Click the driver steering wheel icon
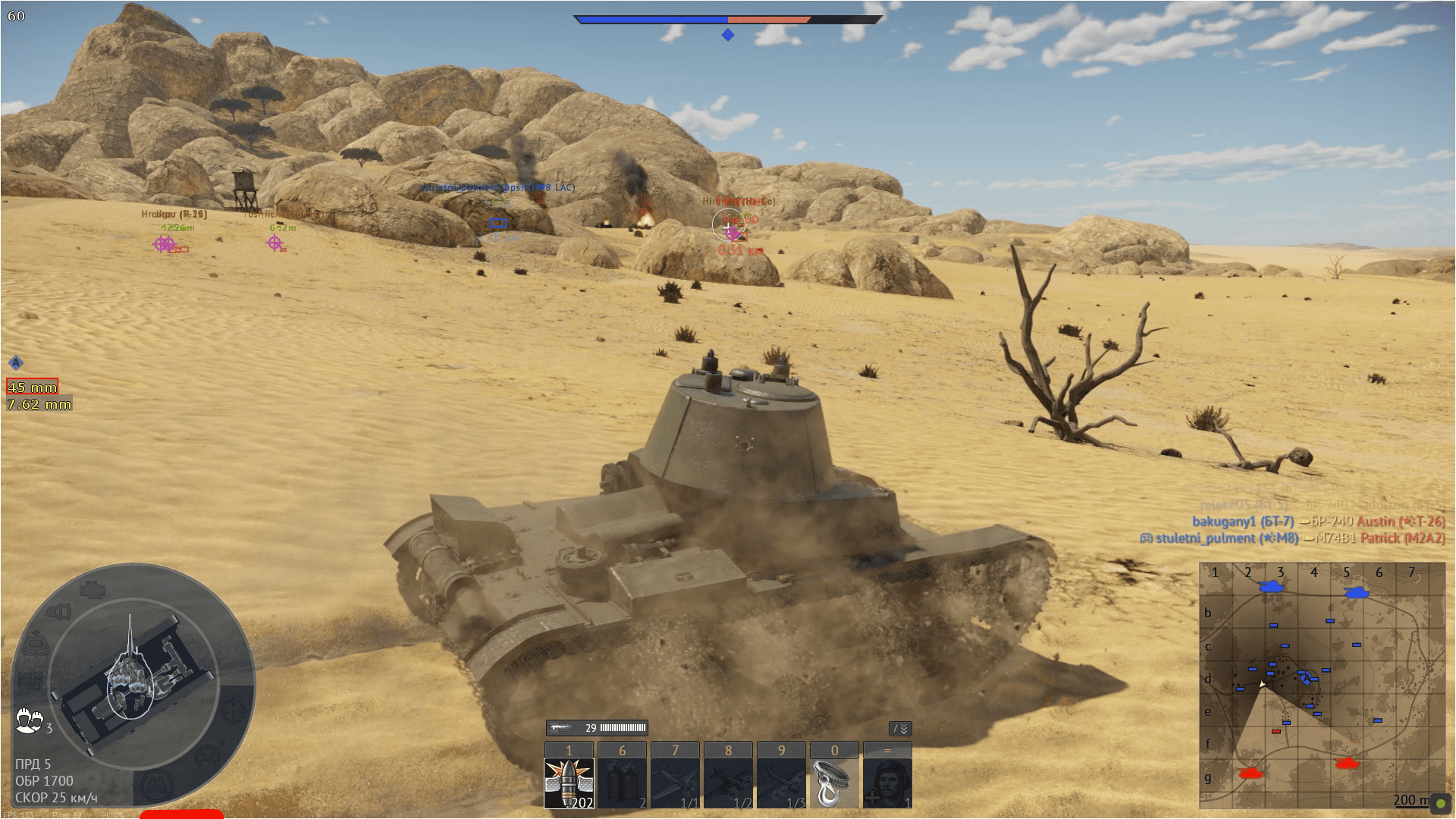 209,755
